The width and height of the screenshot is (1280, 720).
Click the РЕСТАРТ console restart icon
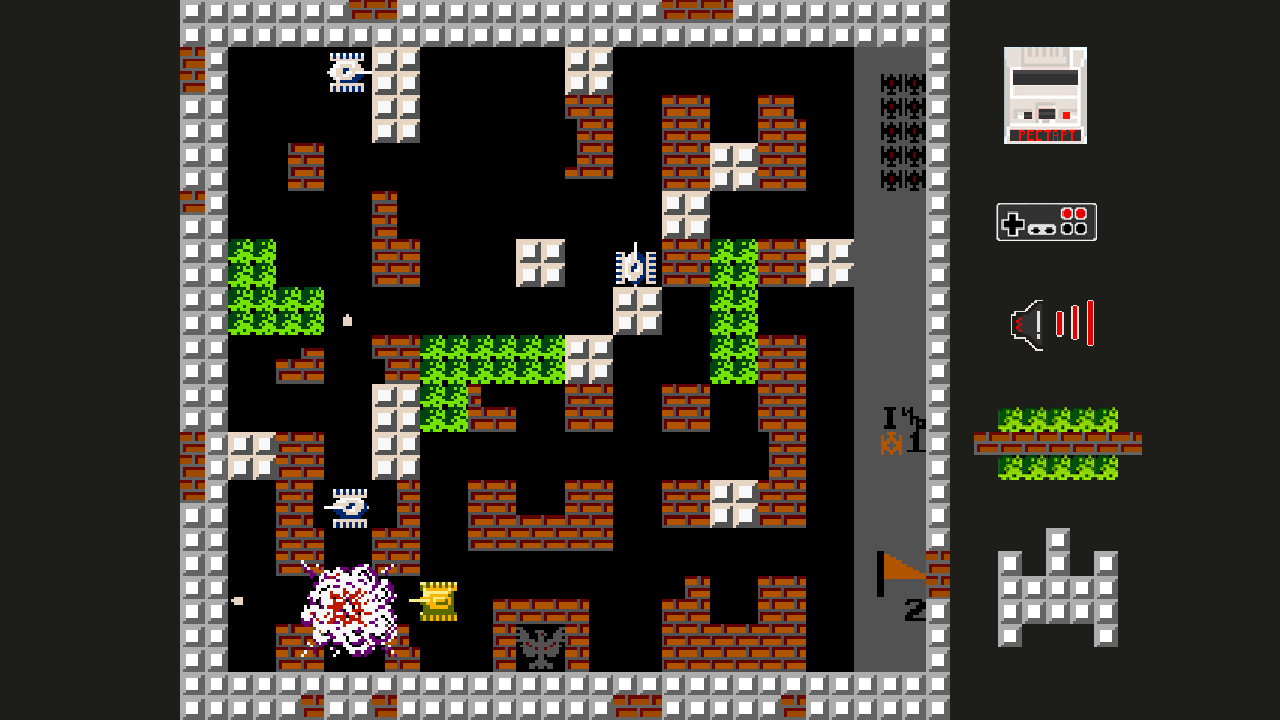1046,93
